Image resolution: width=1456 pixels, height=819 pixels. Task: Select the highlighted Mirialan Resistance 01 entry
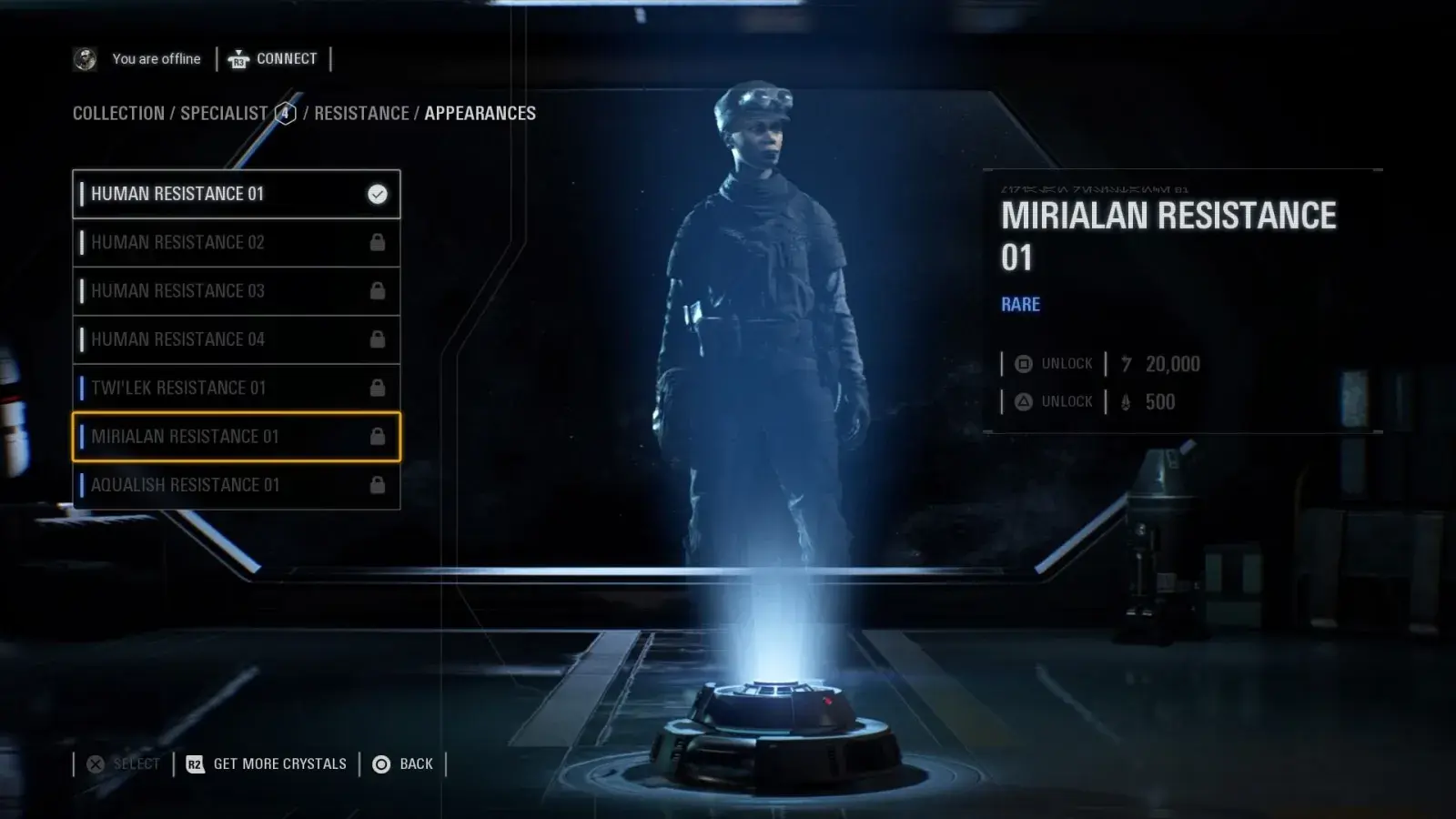pos(236,437)
